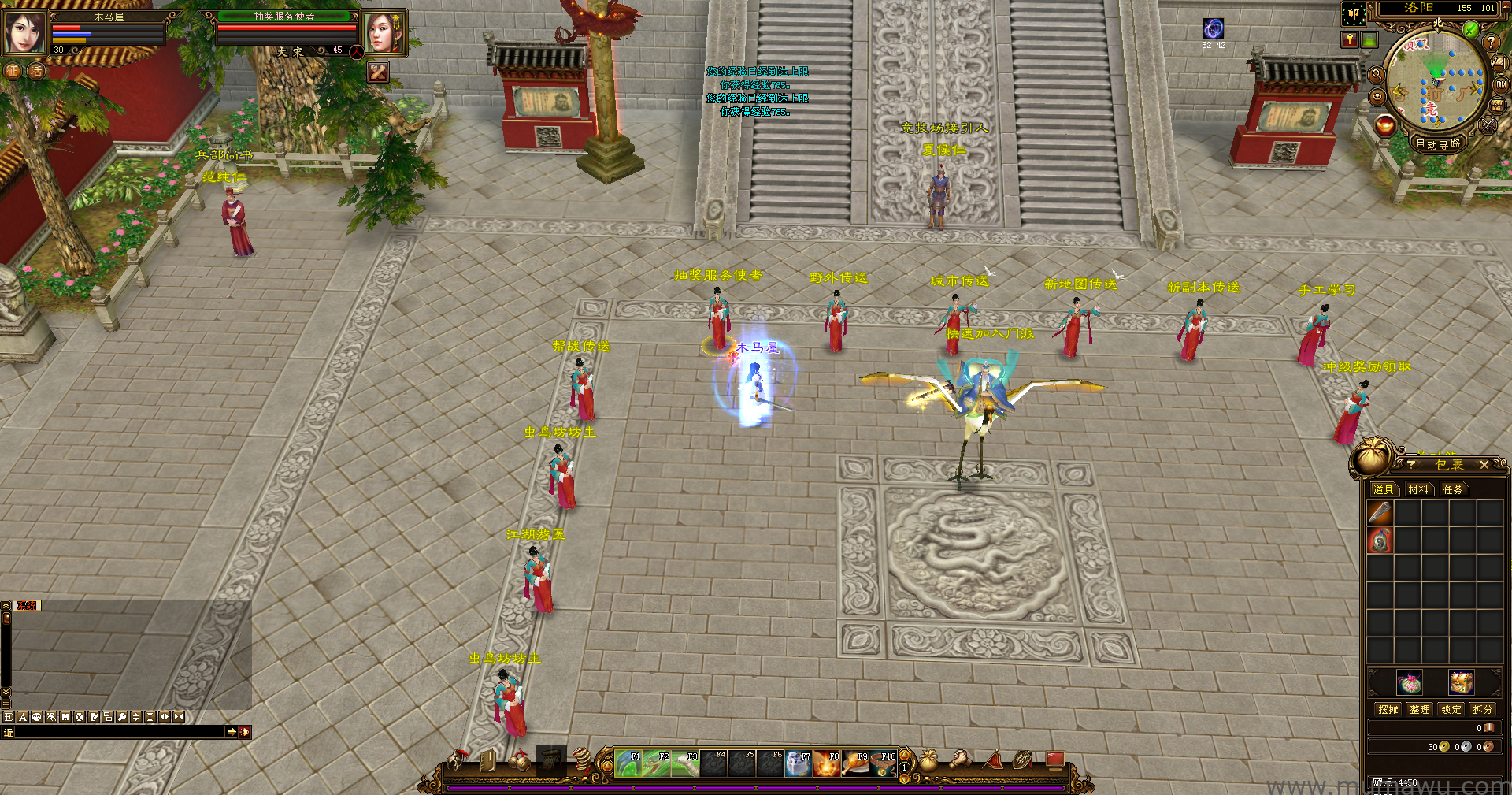Open the GM button beside the minimap
The height and width of the screenshot is (795, 1512).
coord(1501,84)
